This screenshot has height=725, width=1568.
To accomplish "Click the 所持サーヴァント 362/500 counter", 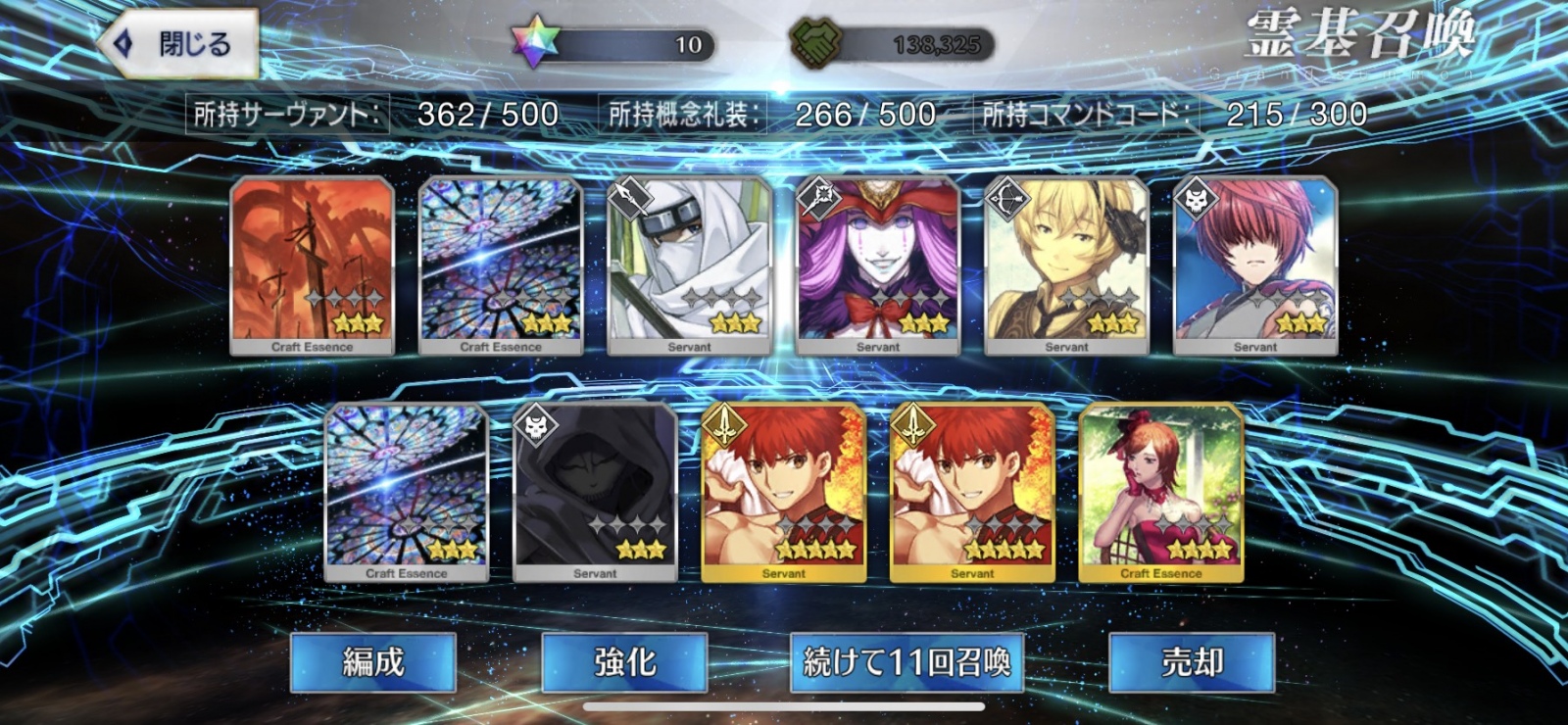I will tap(372, 114).
